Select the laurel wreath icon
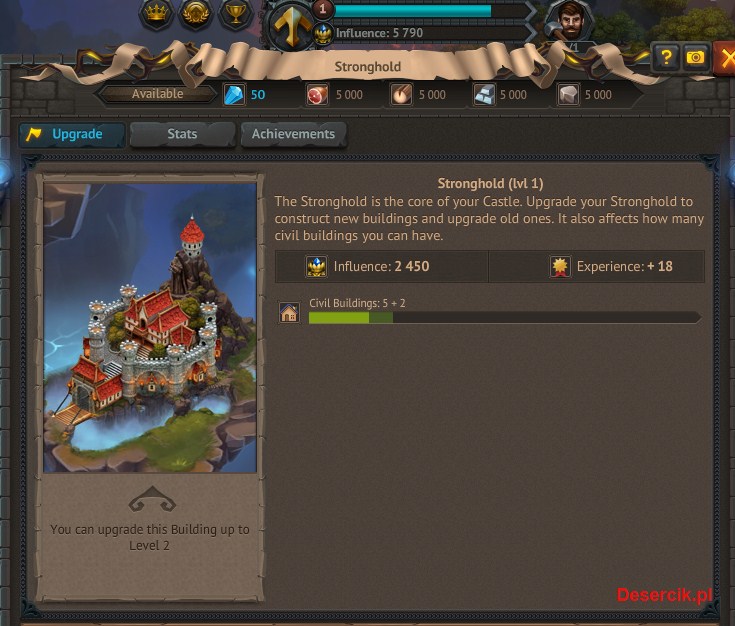The image size is (735, 626). coord(195,14)
